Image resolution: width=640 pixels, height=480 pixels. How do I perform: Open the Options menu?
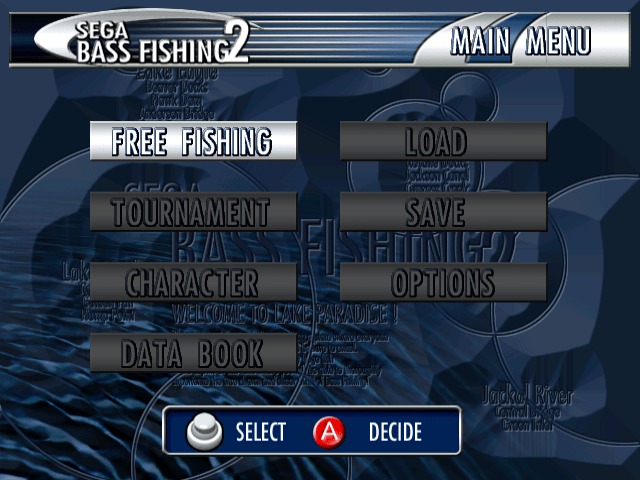pyautogui.click(x=443, y=282)
